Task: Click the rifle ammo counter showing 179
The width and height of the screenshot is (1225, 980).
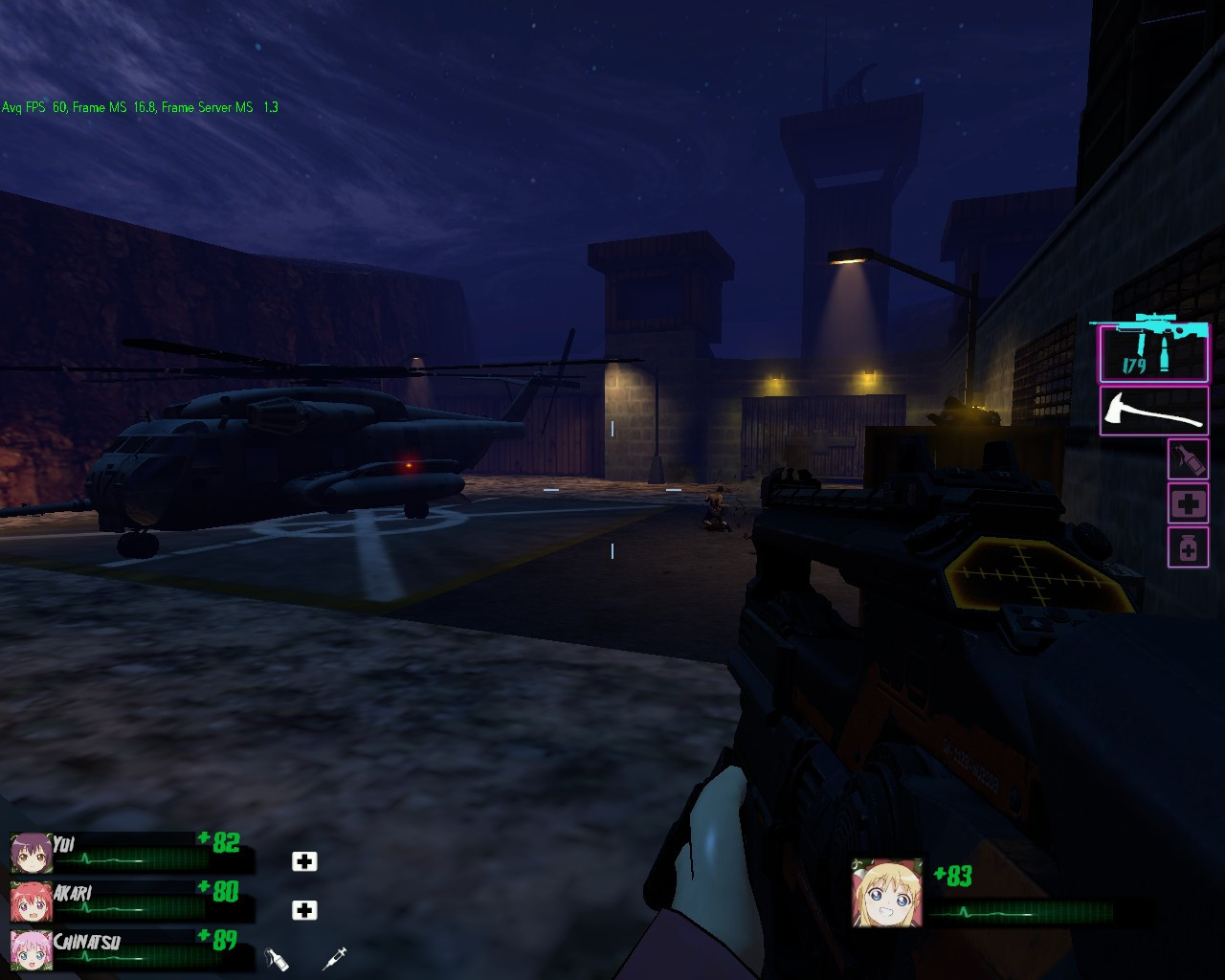Action: pos(1134,364)
